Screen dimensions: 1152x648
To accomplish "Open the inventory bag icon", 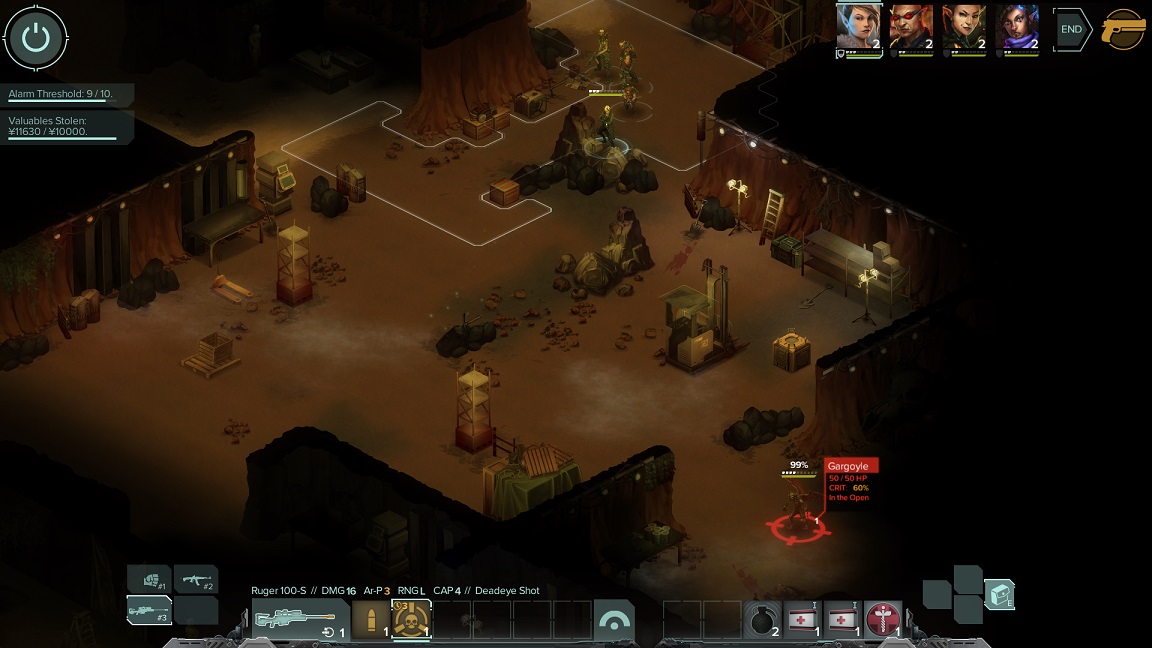I will point(999,595).
